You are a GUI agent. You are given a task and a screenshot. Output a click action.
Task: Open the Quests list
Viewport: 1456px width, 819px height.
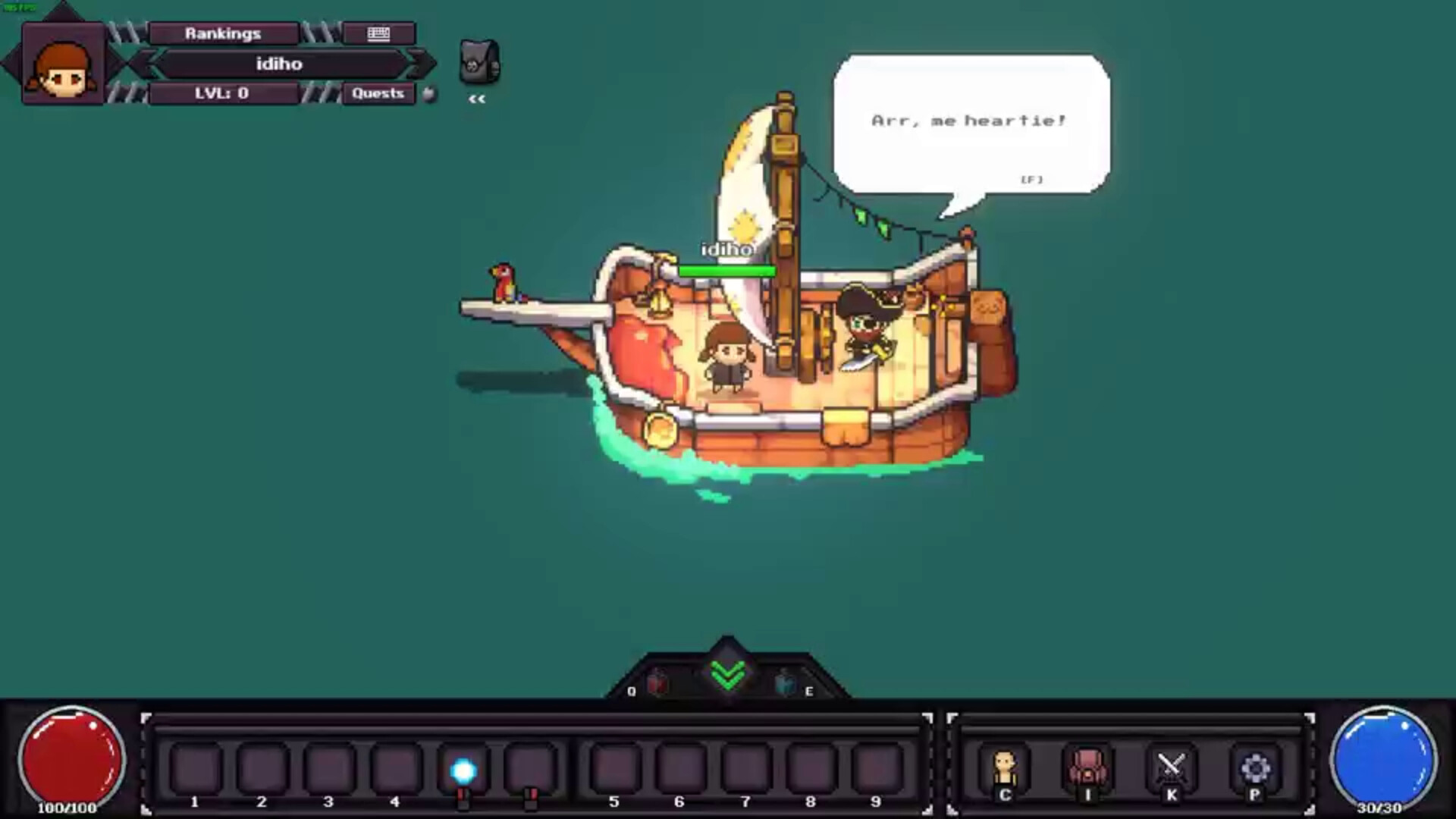pos(378,93)
